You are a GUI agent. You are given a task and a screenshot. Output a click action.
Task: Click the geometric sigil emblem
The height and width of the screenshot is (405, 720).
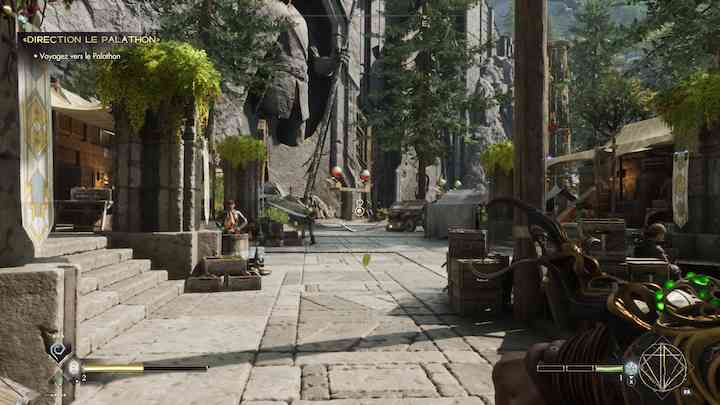(x=661, y=367)
